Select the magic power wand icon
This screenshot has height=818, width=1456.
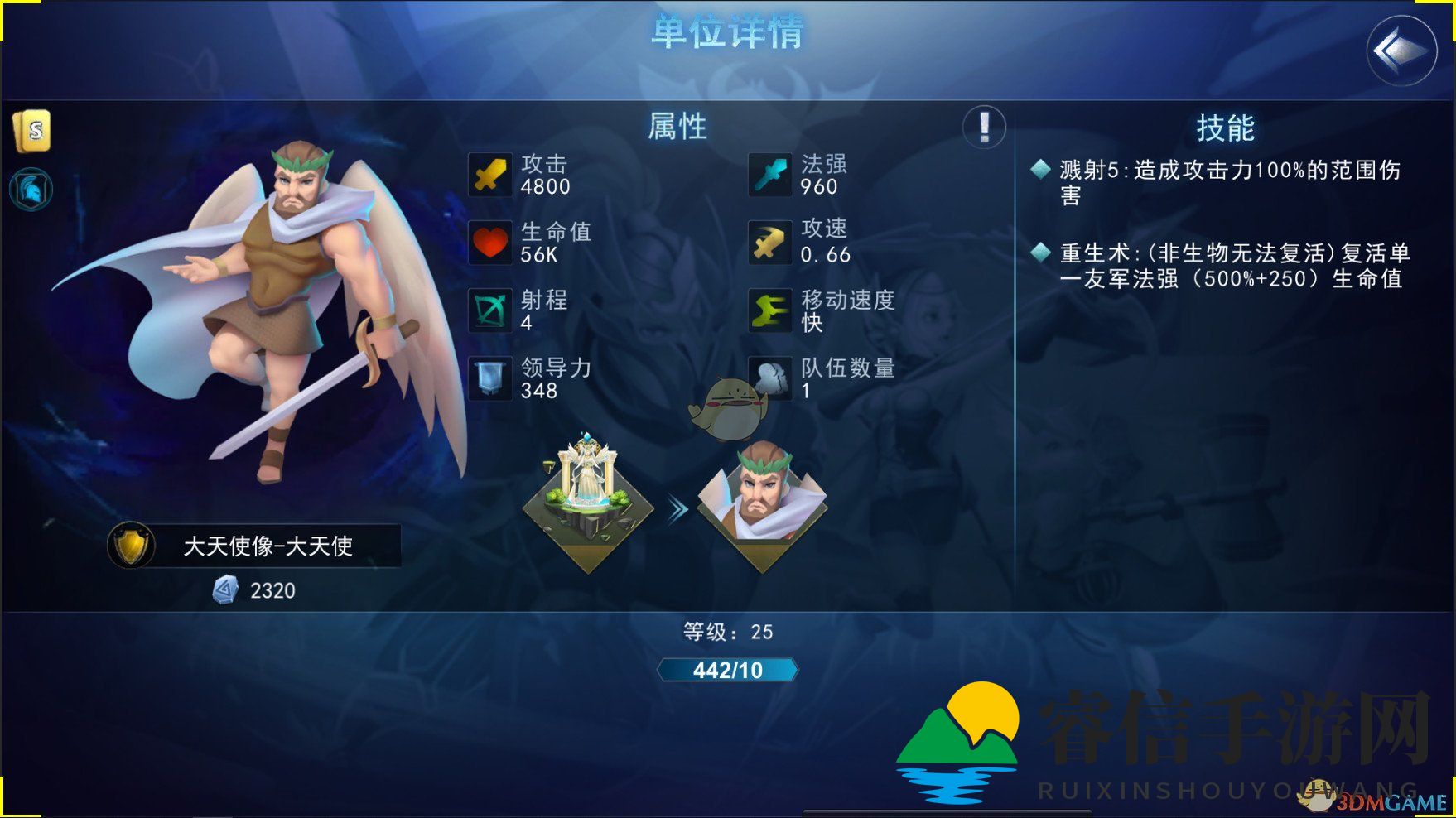coord(769,175)
